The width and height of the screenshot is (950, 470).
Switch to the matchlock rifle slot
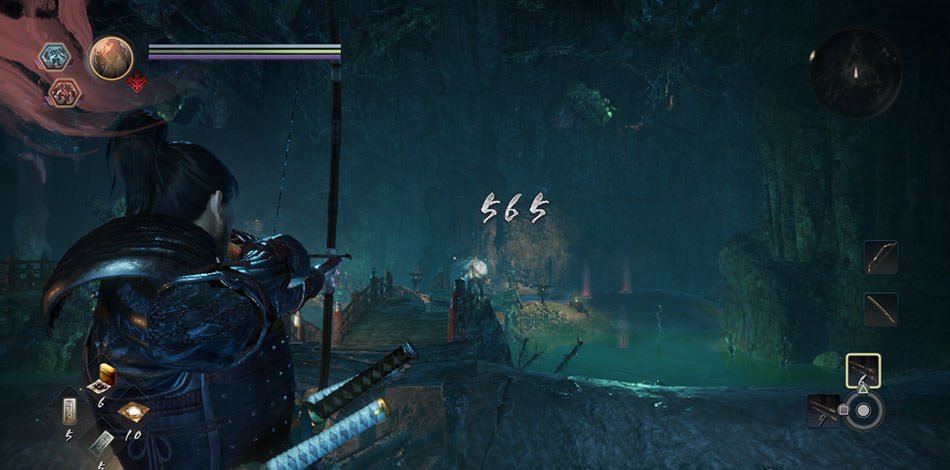(825, 410)
